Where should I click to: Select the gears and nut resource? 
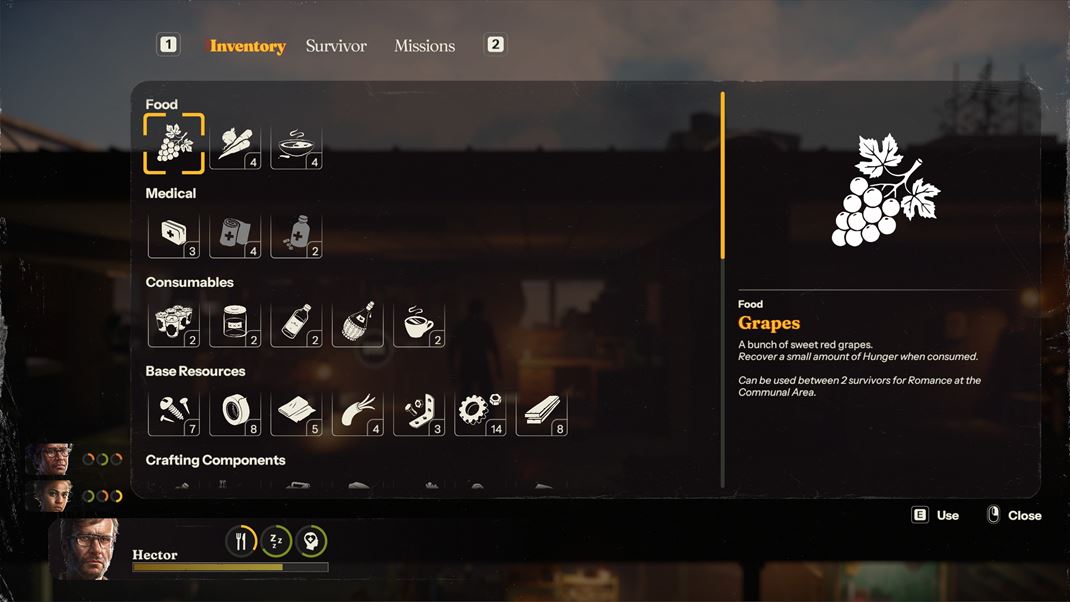coord(480,413)
